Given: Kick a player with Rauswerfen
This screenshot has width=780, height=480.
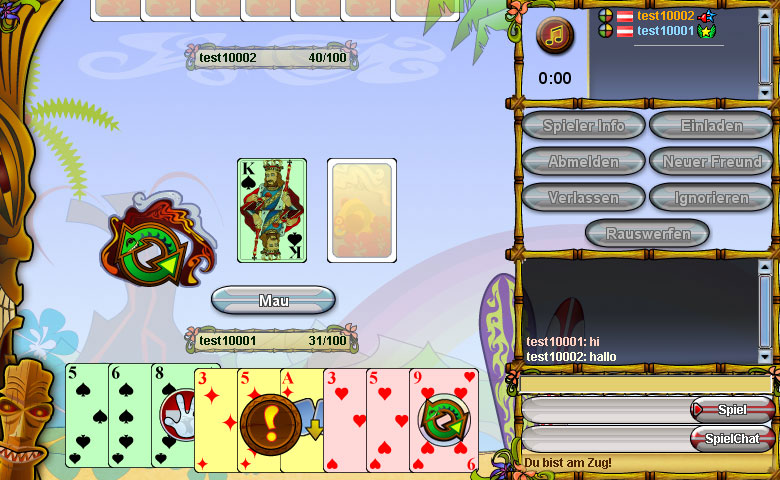Looking at the screenshot, I should 647,233.
